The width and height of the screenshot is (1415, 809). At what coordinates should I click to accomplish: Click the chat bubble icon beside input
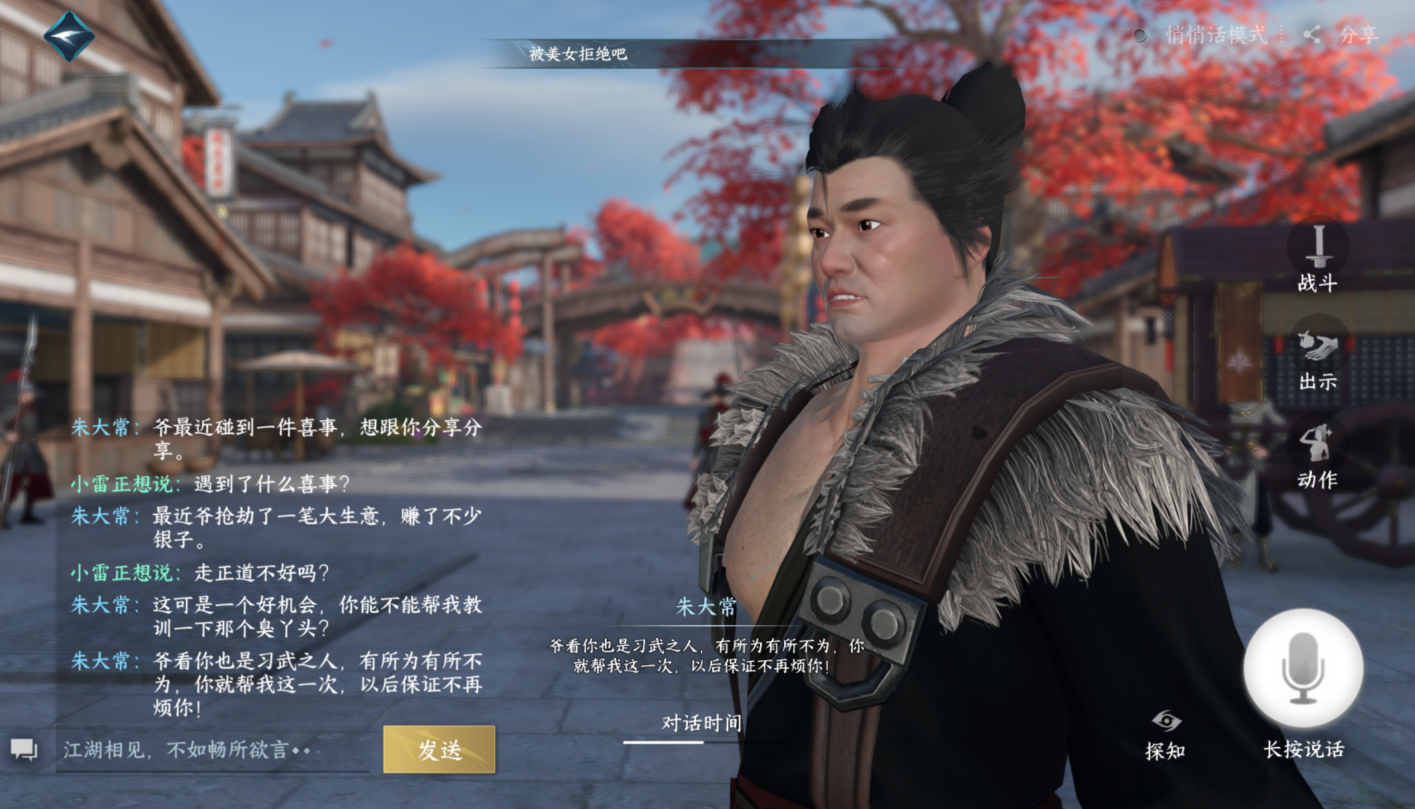(24, 749)
